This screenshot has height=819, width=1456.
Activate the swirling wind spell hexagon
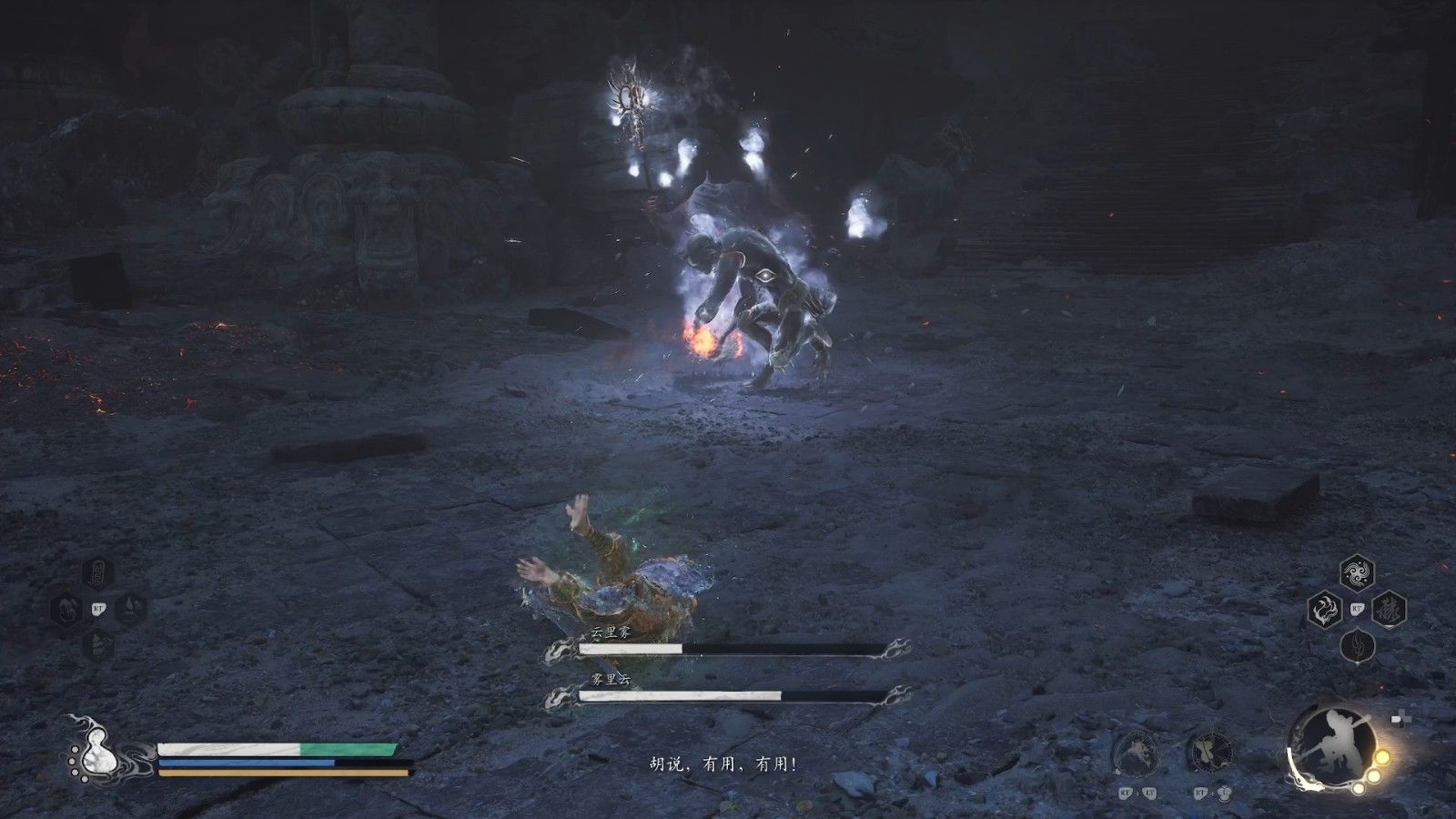[1357, 573]
